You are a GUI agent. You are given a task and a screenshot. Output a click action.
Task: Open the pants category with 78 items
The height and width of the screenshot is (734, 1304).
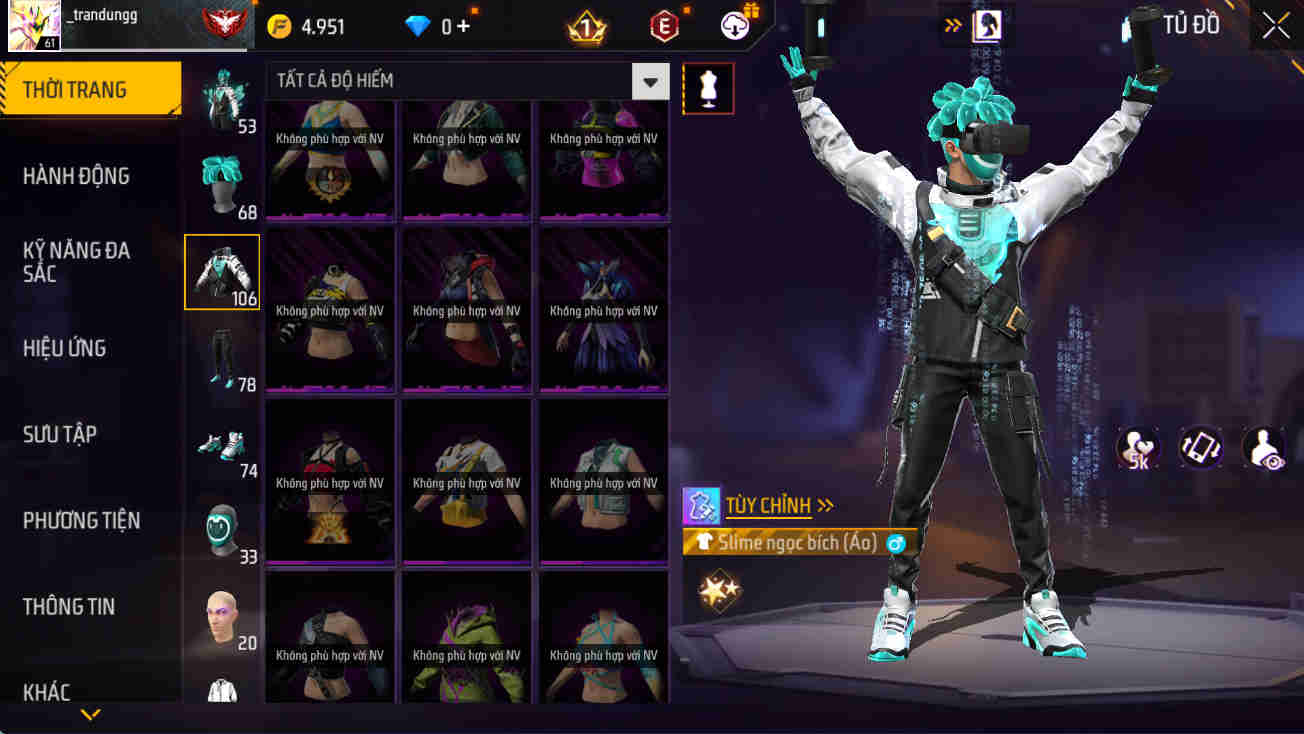(x=222, y=355)
